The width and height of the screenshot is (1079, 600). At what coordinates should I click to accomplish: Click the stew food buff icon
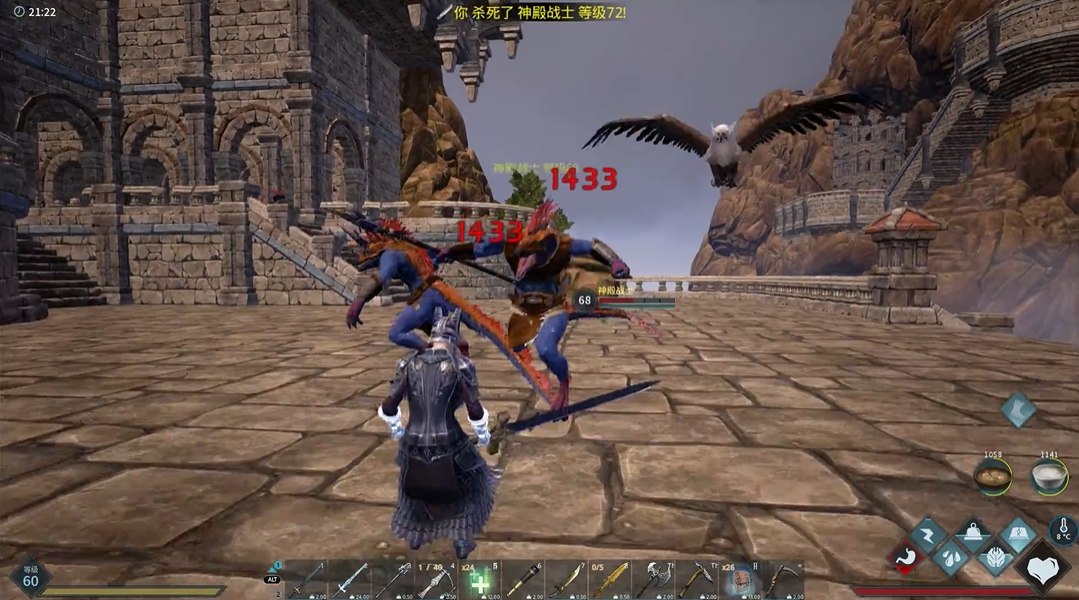[x=993, y=475]
